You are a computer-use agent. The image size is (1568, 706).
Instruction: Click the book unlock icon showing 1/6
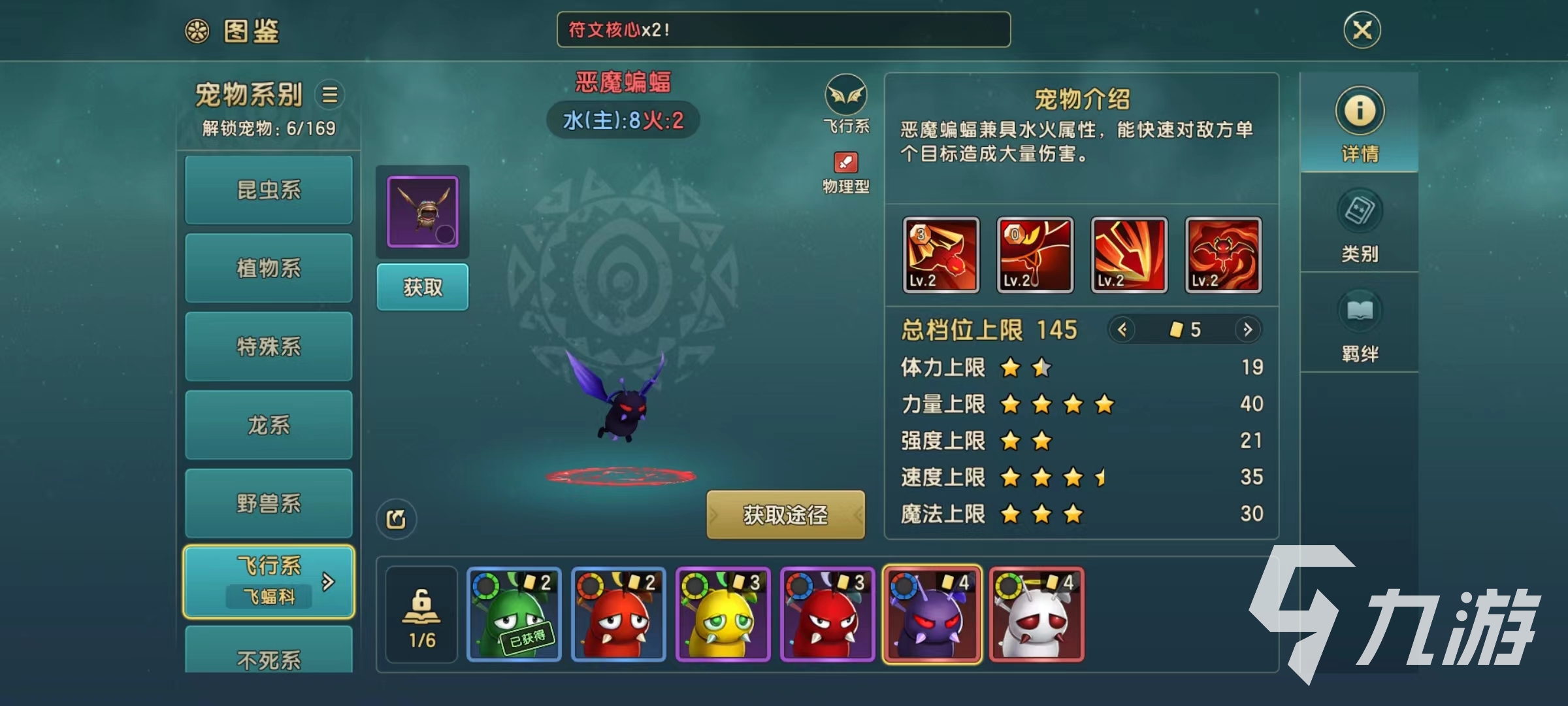coord(421,614)
